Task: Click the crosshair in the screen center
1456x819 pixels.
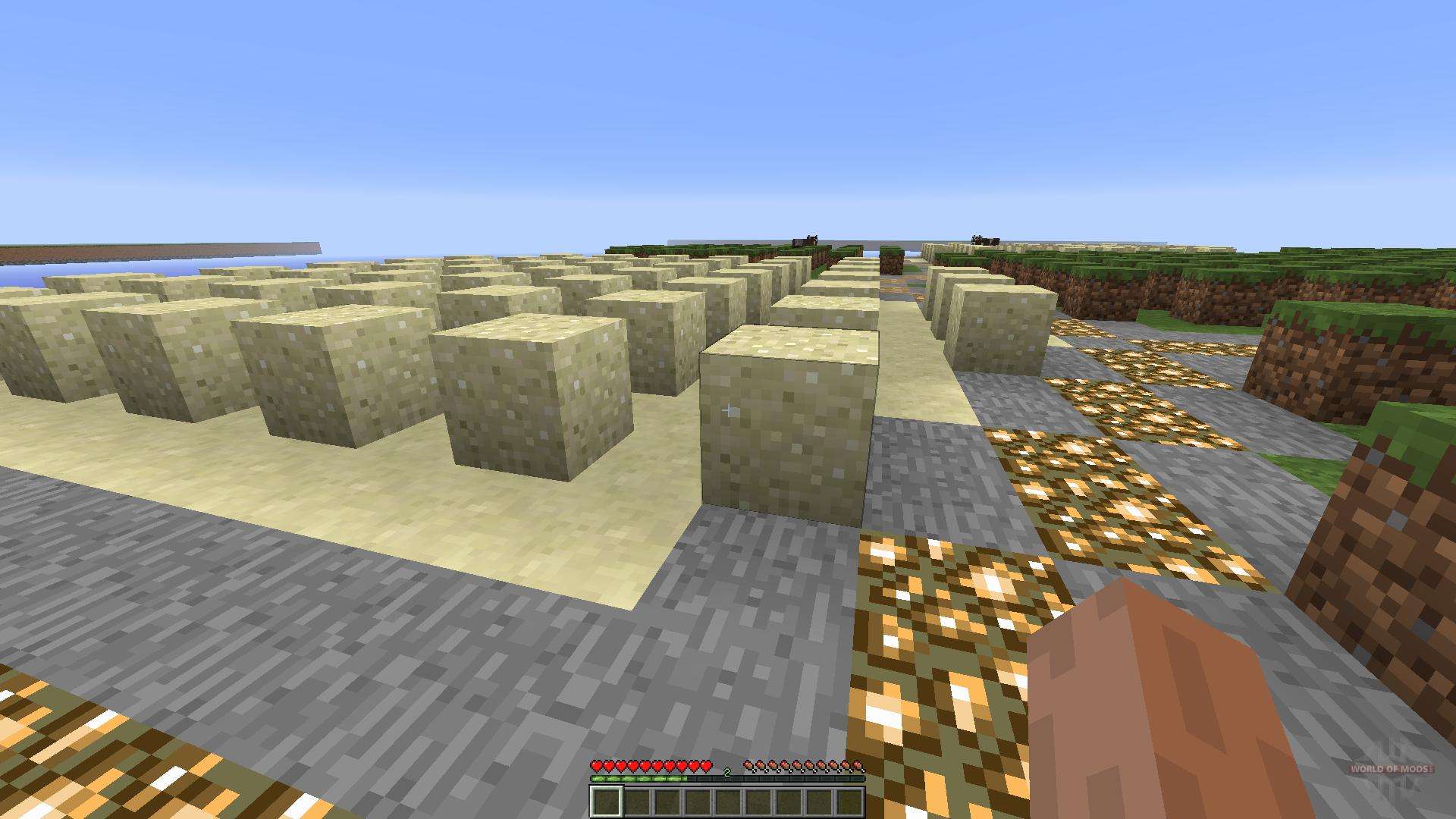Action: coord(728,409)
